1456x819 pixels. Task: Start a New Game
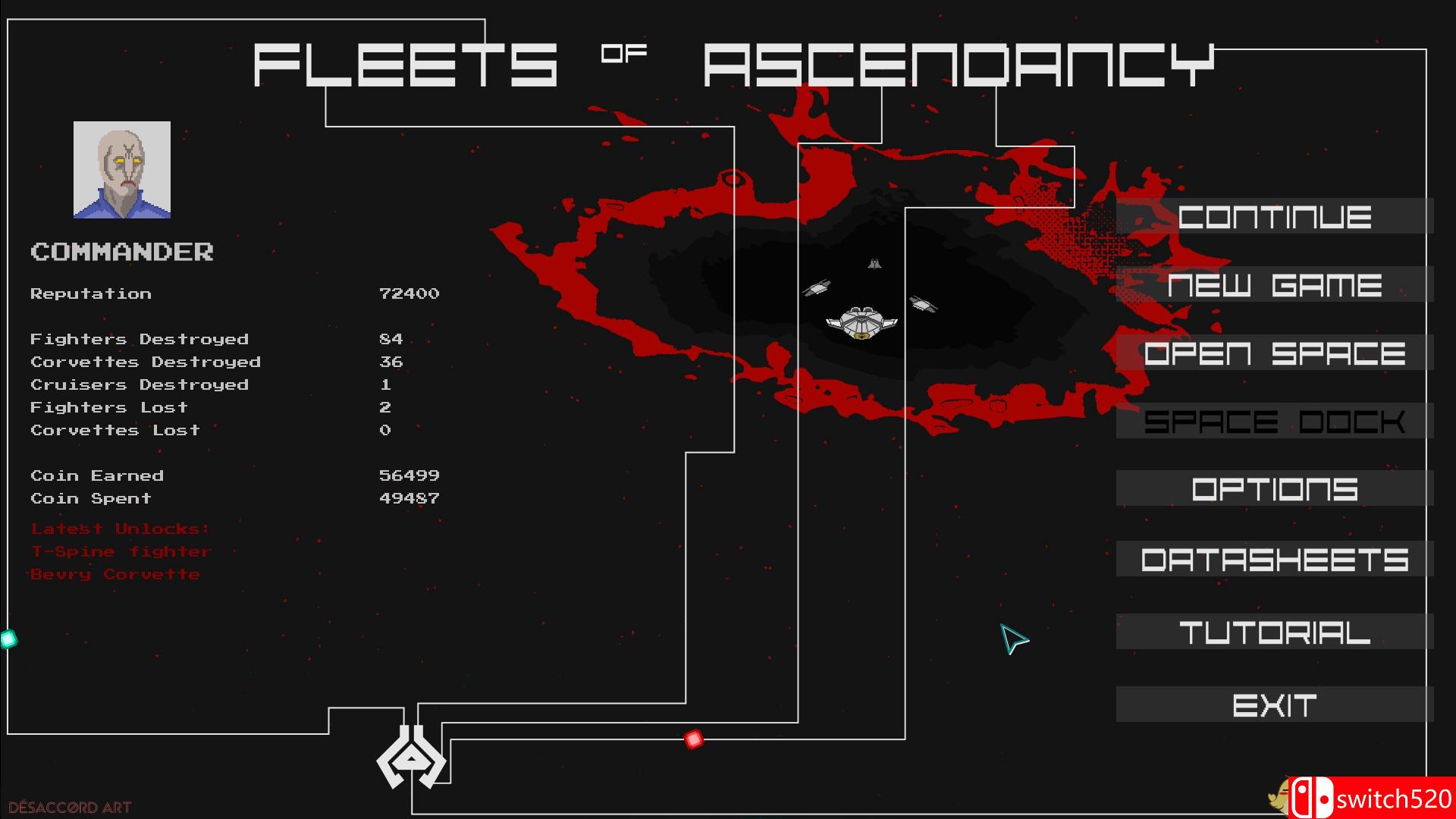pos(1274,286)
